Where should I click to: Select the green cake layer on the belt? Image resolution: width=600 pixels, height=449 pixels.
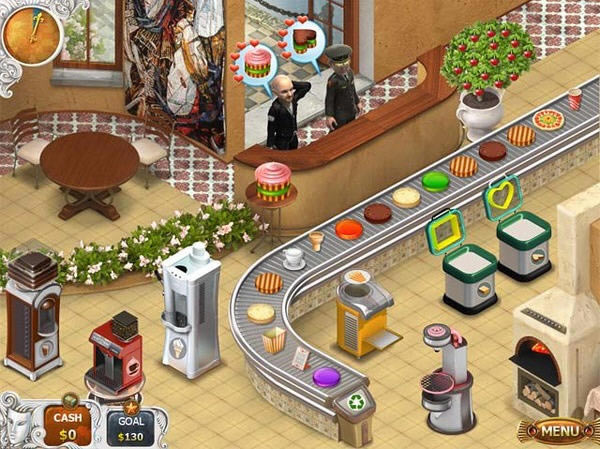click(x=434, y=181)
